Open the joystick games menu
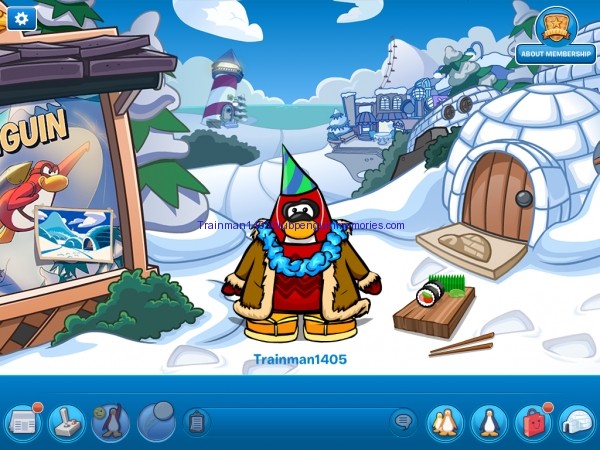The height and width of the screenshot is (450, 600). coord(66,421)
